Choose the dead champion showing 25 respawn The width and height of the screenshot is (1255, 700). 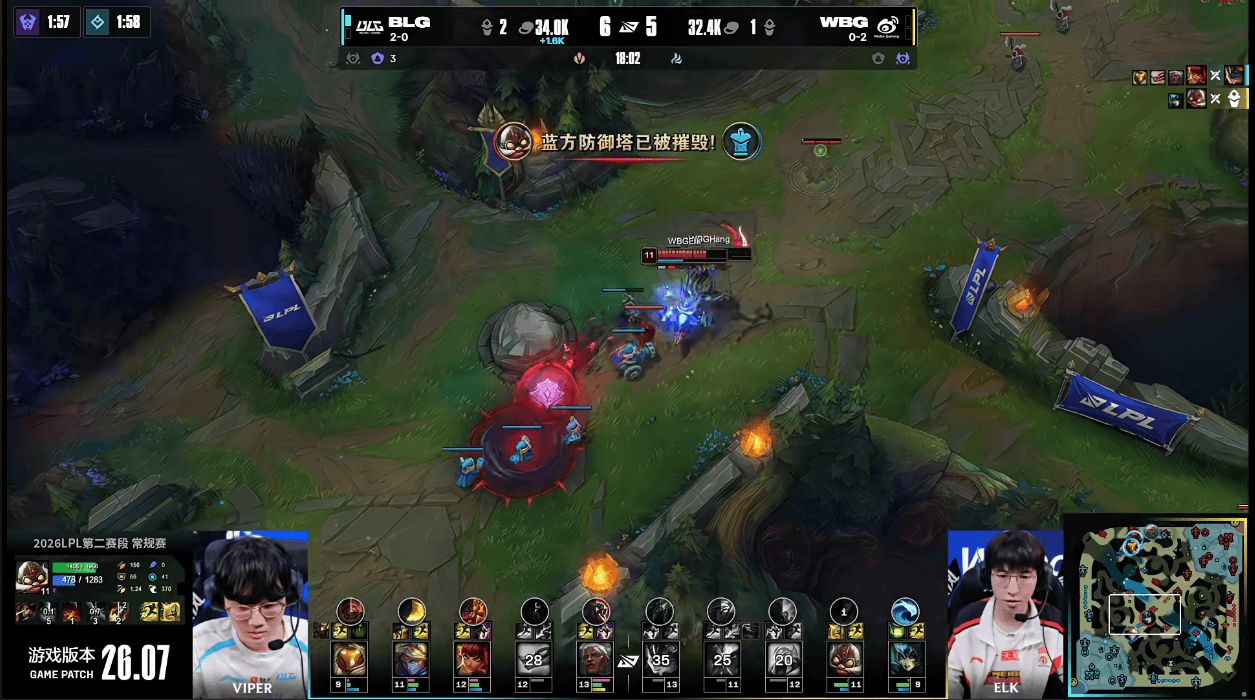[721, 659]
